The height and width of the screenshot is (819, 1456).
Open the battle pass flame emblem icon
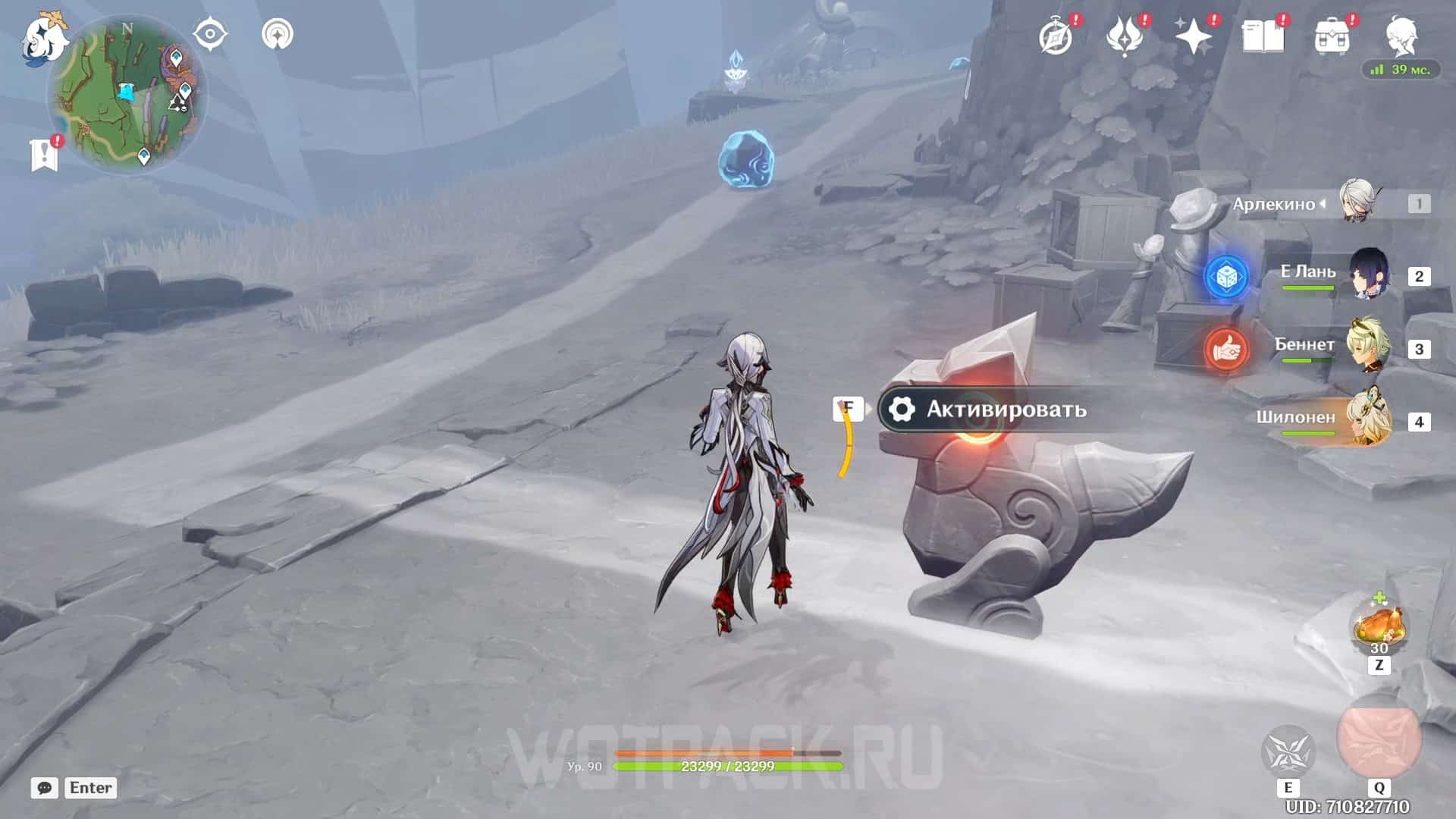point(1125,36)
